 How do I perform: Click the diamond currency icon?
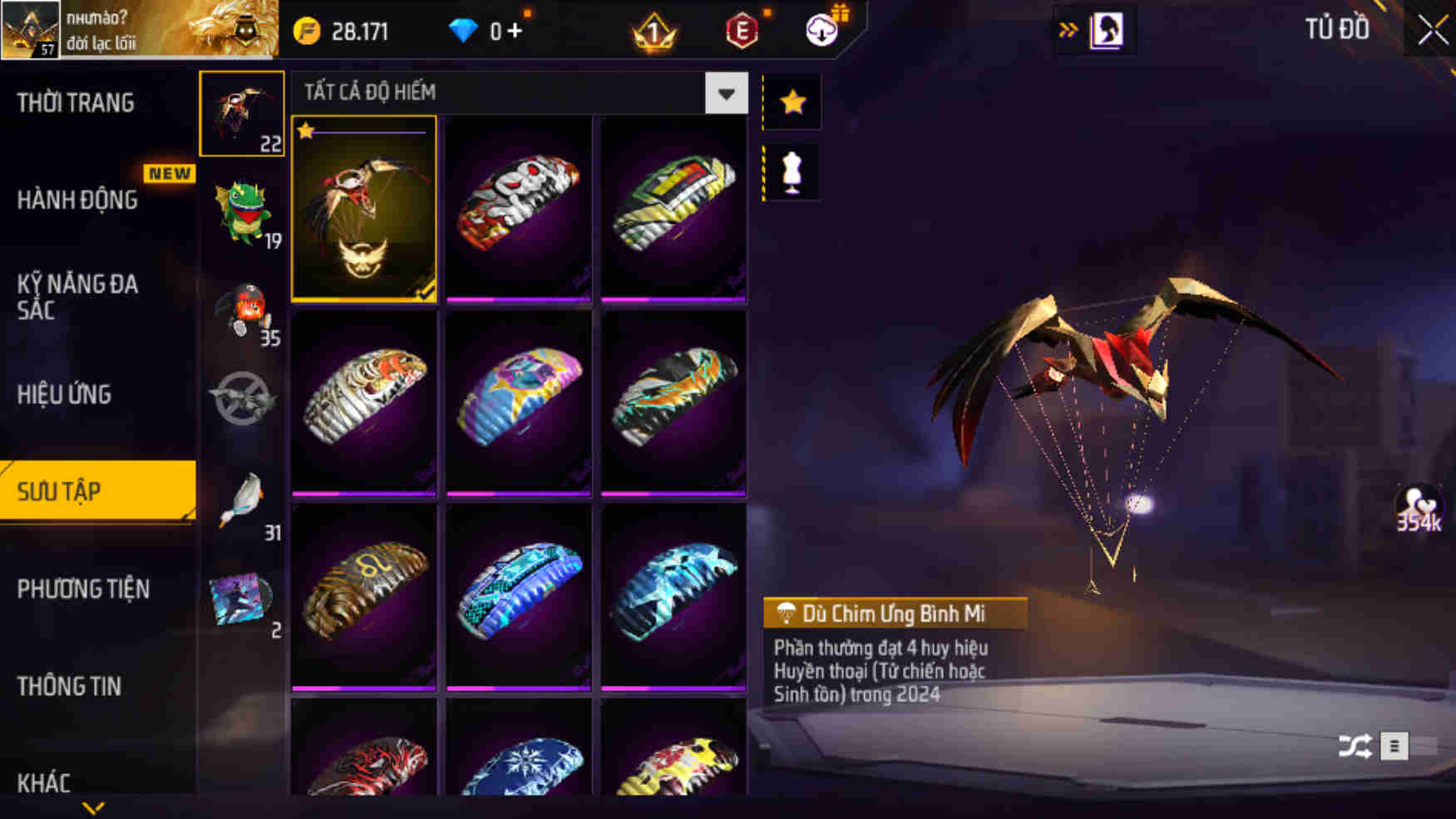coord(462,27)
